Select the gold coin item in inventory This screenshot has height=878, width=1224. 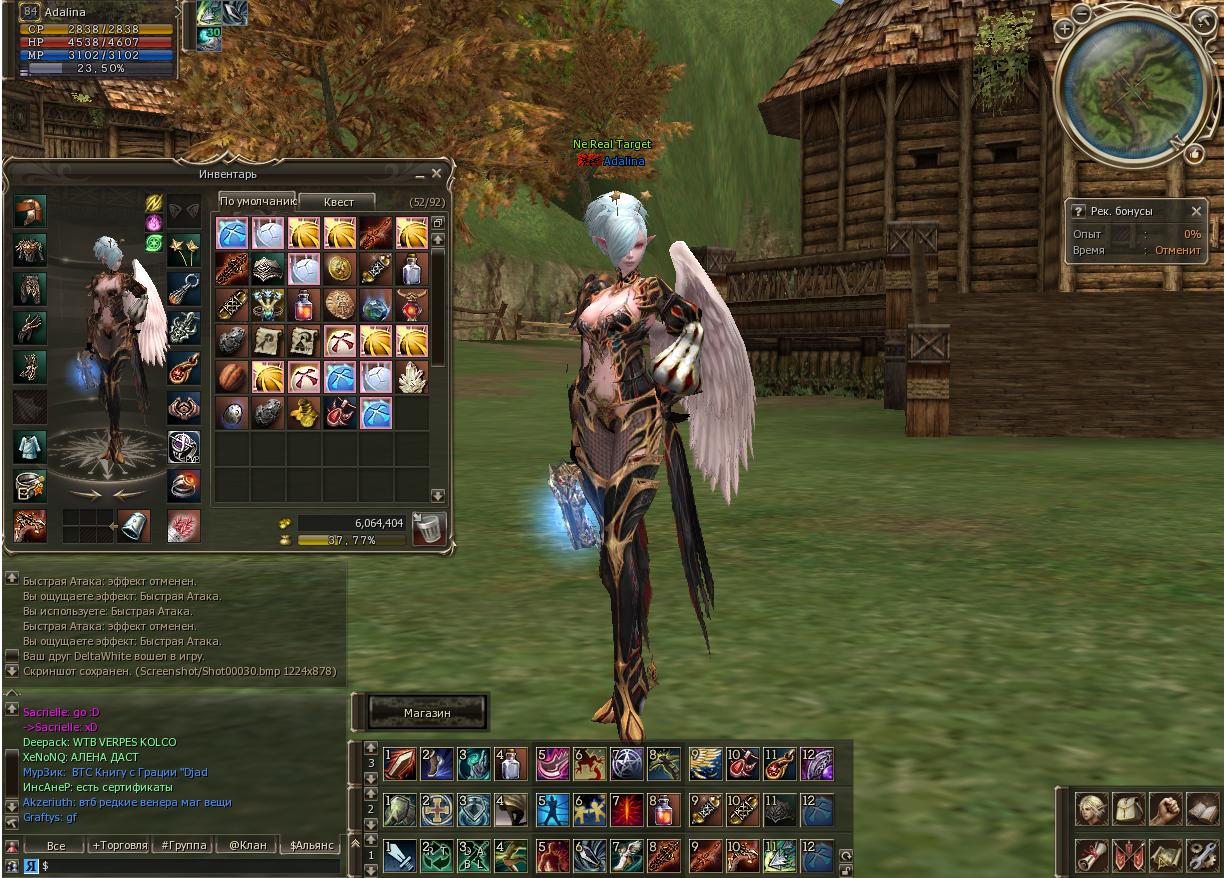pyautogui.click(x=339, y=268)
